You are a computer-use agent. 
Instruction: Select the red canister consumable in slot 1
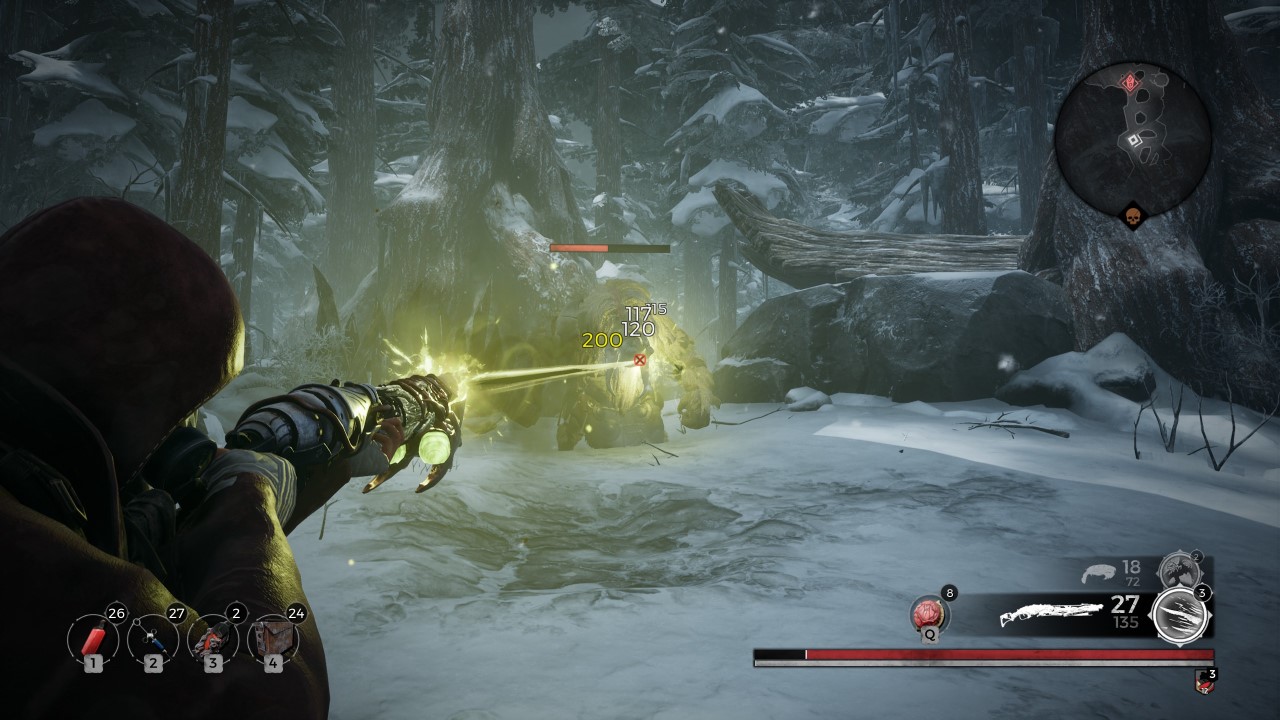pyautogui.click(x=93, y=637)
